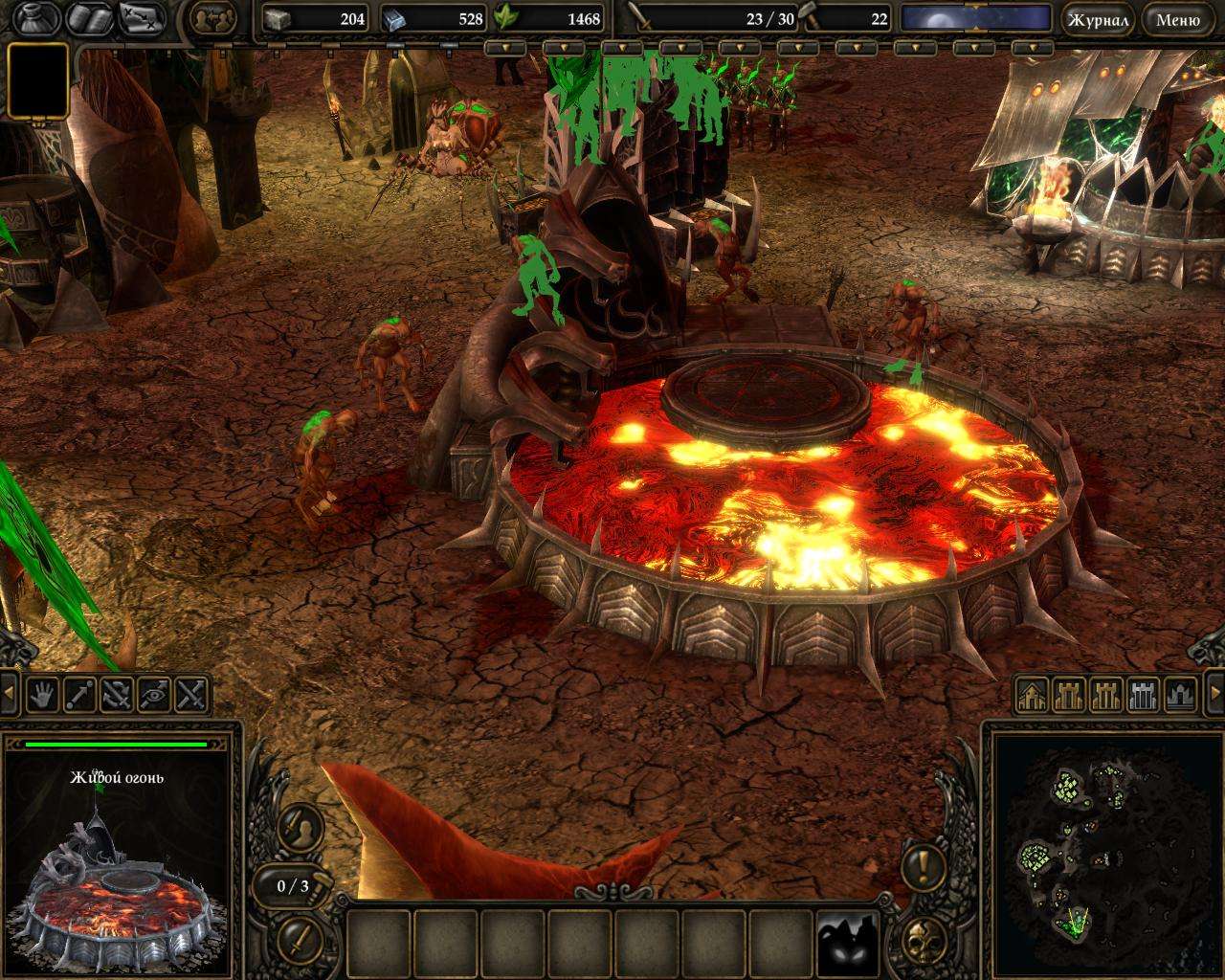This screenshot has height=980, width=1225.
Task: Collapse the command bar with left arrow
Action: (x=10, y=694)
